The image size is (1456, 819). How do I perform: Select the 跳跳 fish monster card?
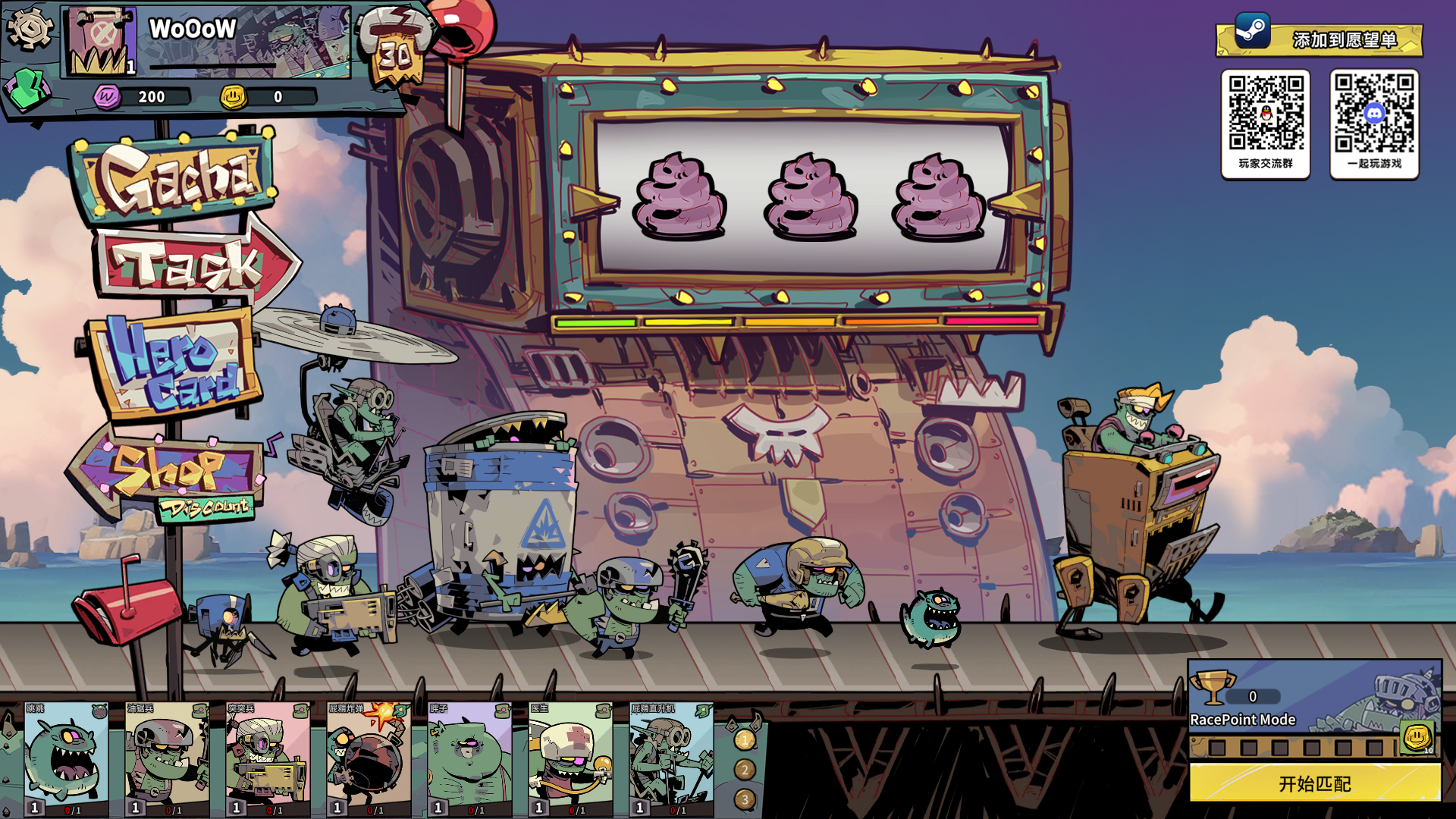(67, 759)
